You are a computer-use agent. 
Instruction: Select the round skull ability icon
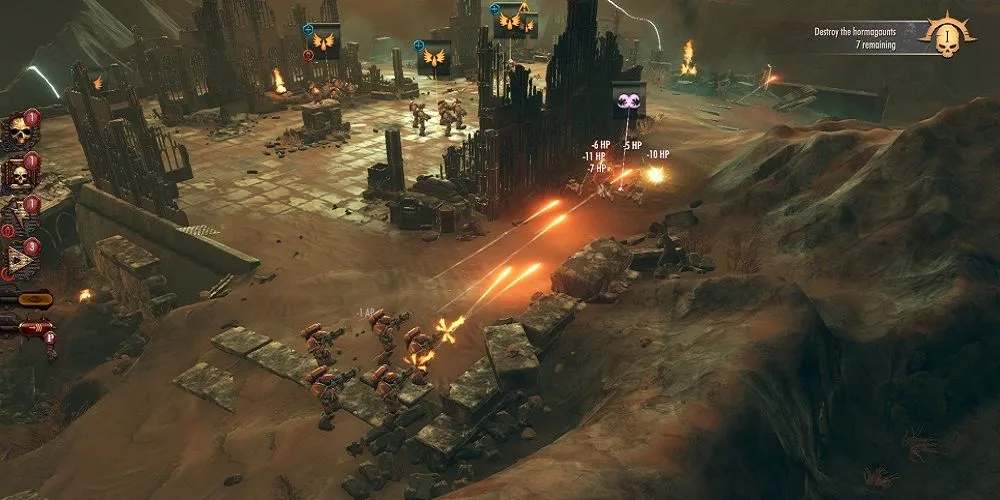pyautogui.click(x=18, y=131)
